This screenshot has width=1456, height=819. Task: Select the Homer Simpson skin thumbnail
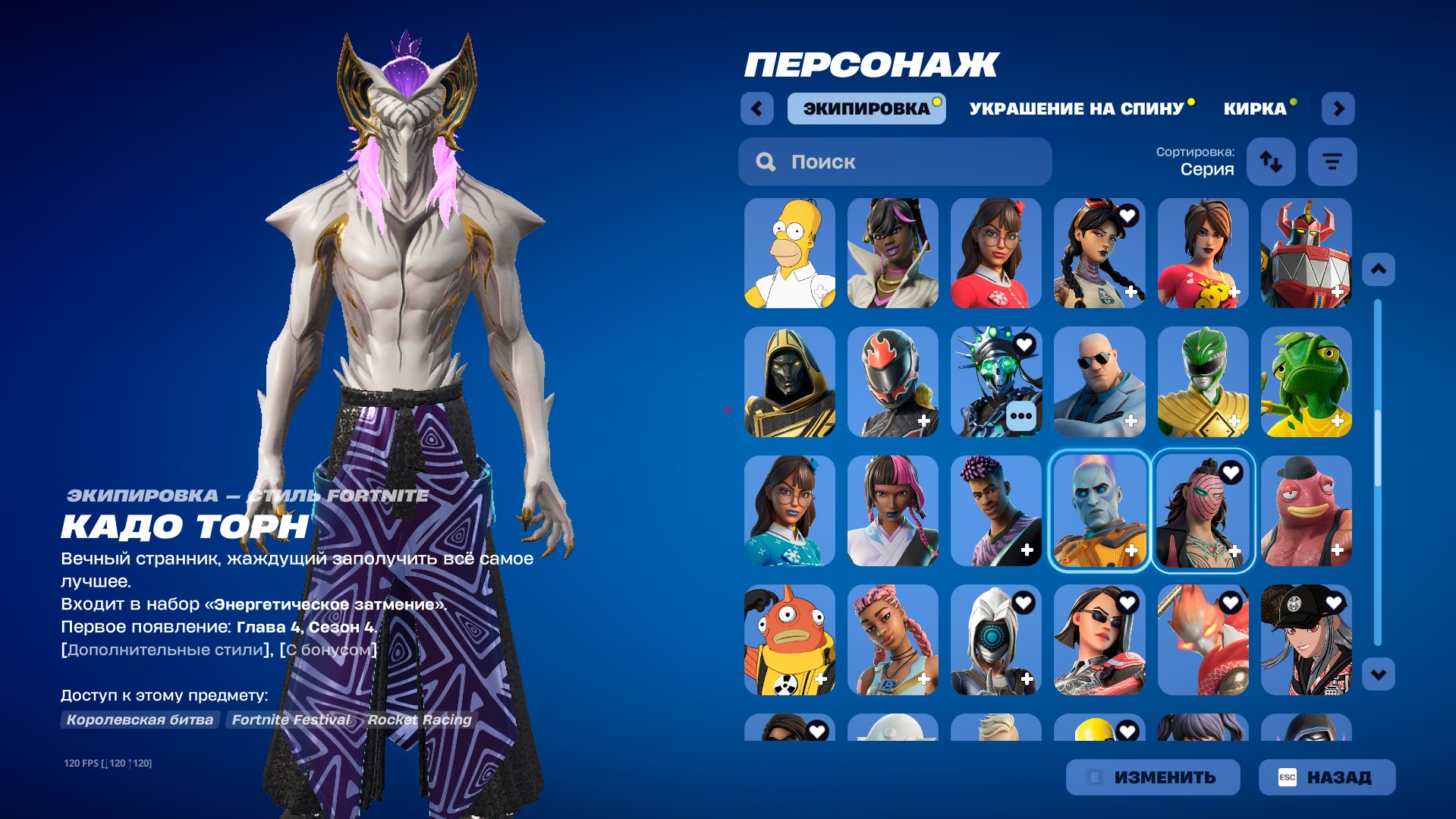pyautogui.click(x=789, y=254)
